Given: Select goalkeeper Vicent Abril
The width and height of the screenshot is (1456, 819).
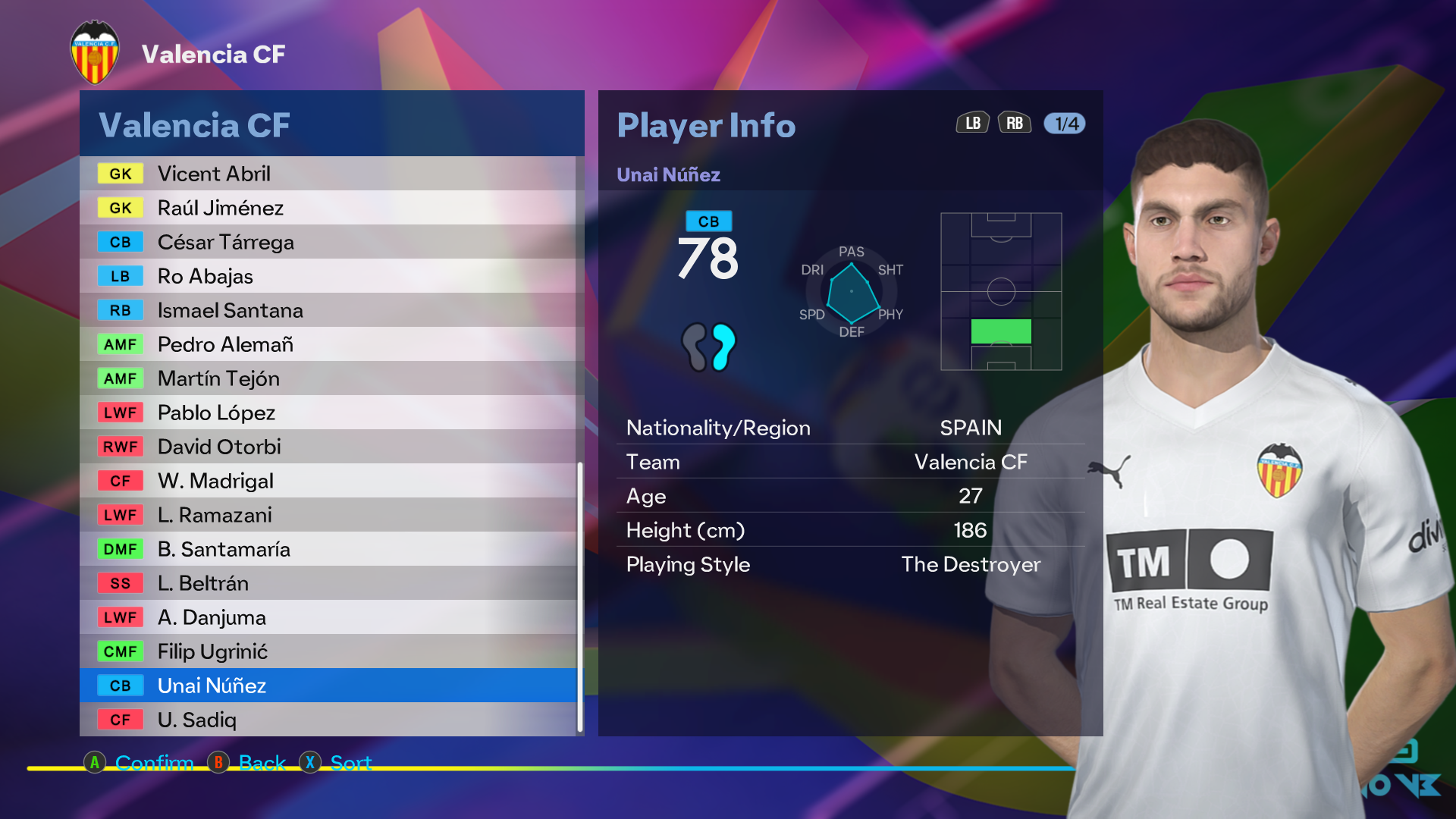Looking at the screenshot, I should tap(328, 174).
